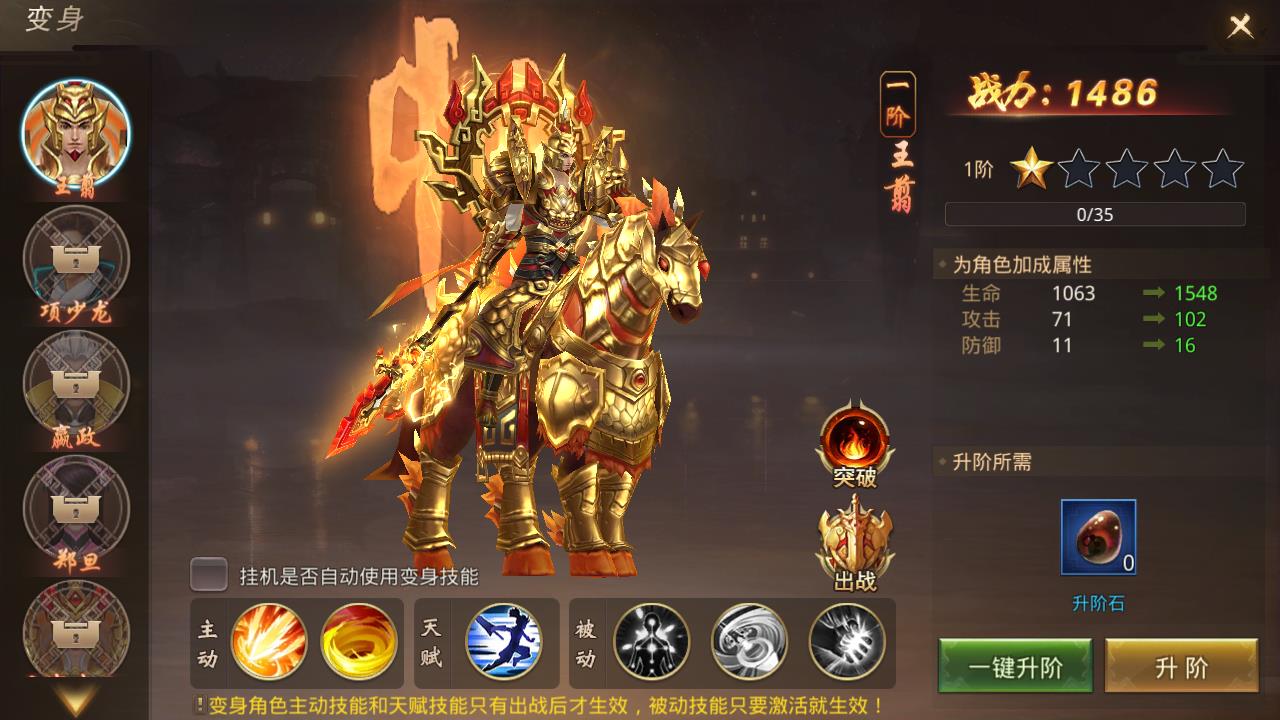1280x720 pixels.
Task: Show more characters with the down arrow
Action: [x=76, y=698]
